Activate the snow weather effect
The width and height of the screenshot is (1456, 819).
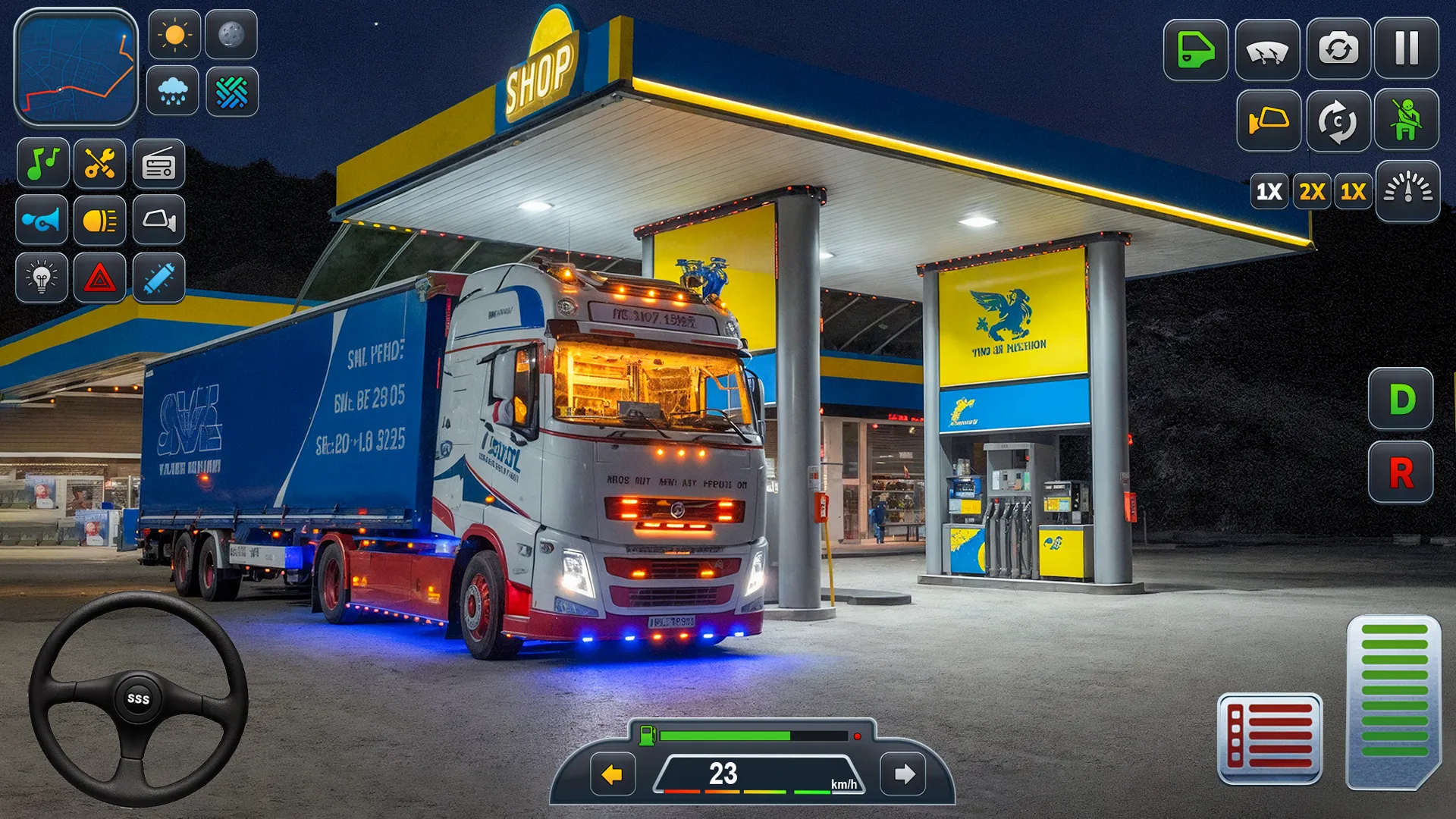232,93
